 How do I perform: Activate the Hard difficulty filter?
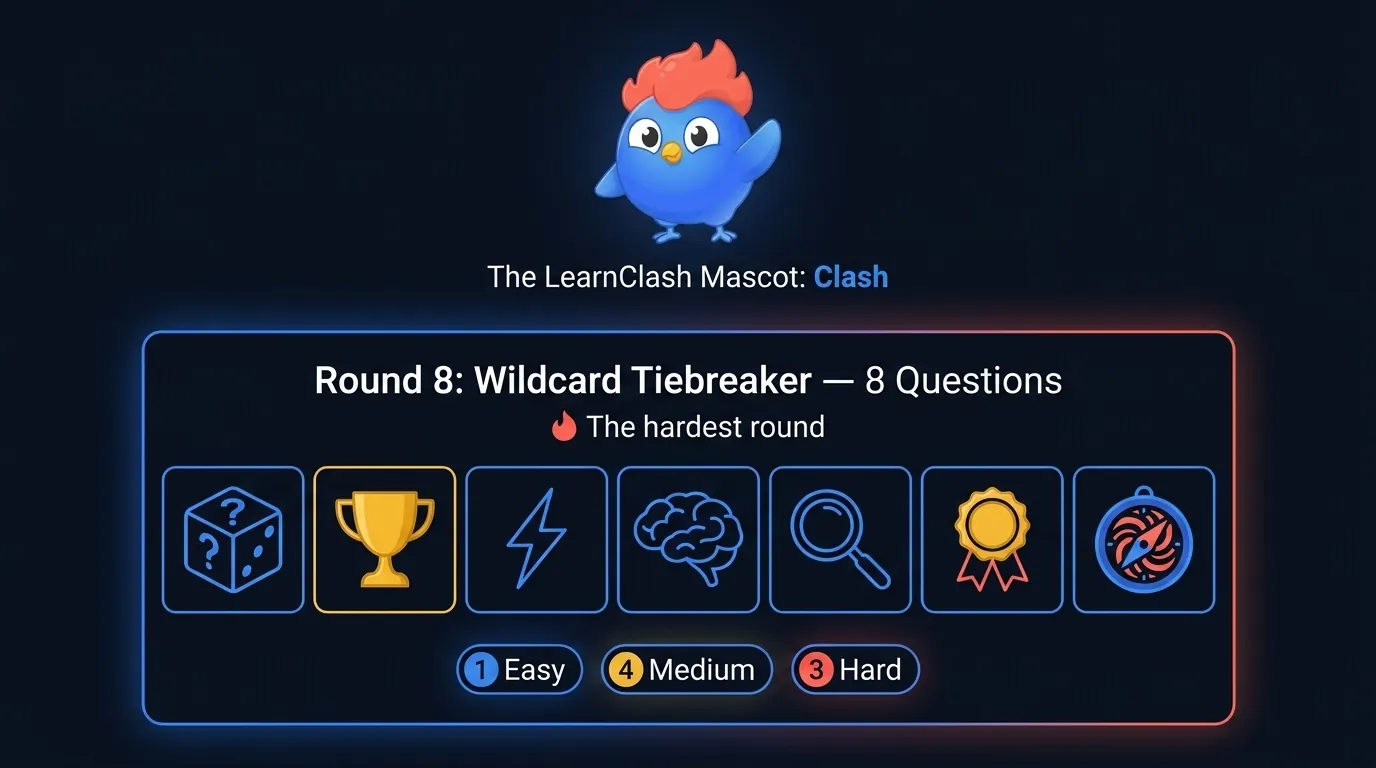855,669
